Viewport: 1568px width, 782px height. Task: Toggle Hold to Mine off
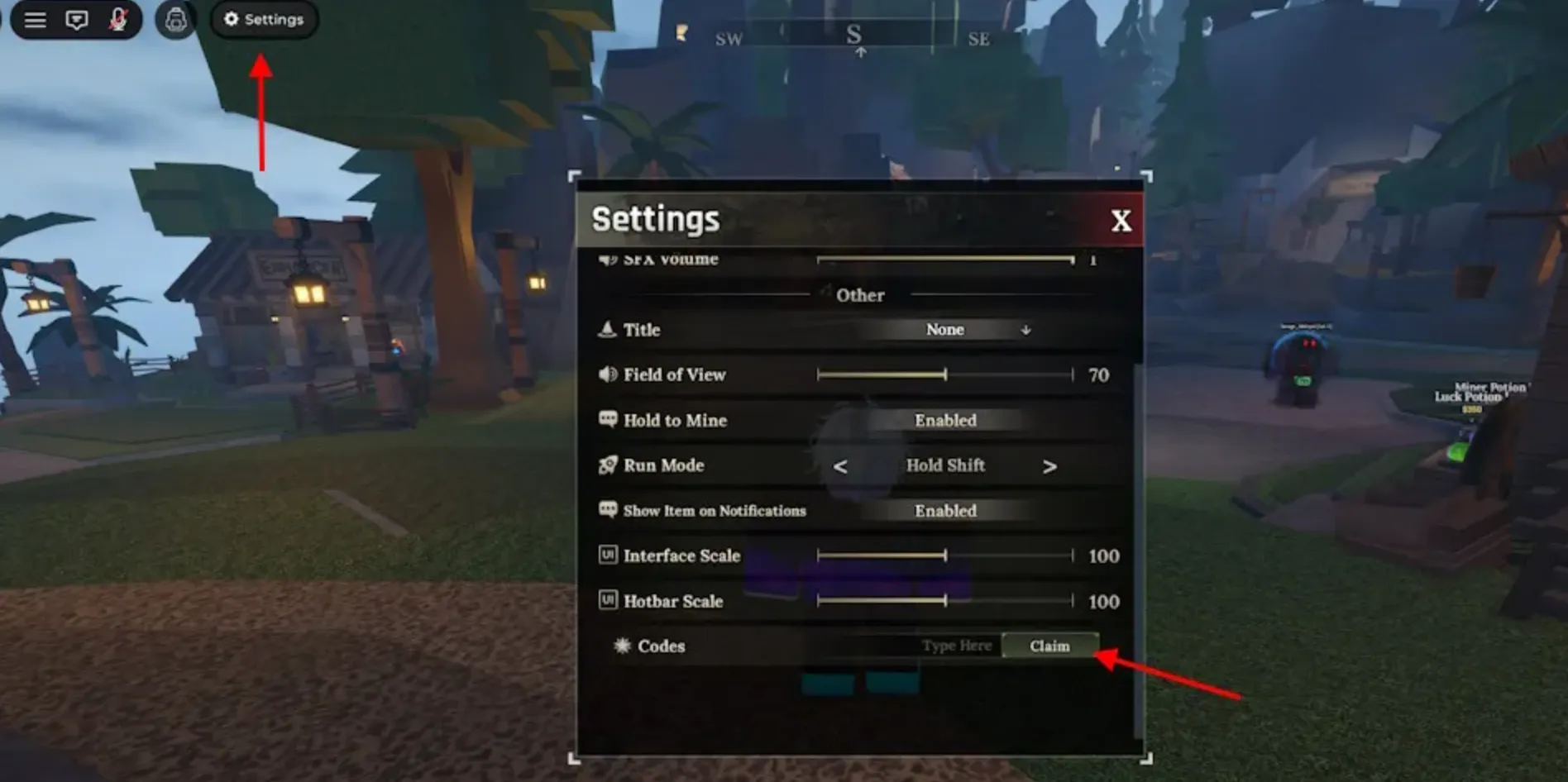pos(944,421)
